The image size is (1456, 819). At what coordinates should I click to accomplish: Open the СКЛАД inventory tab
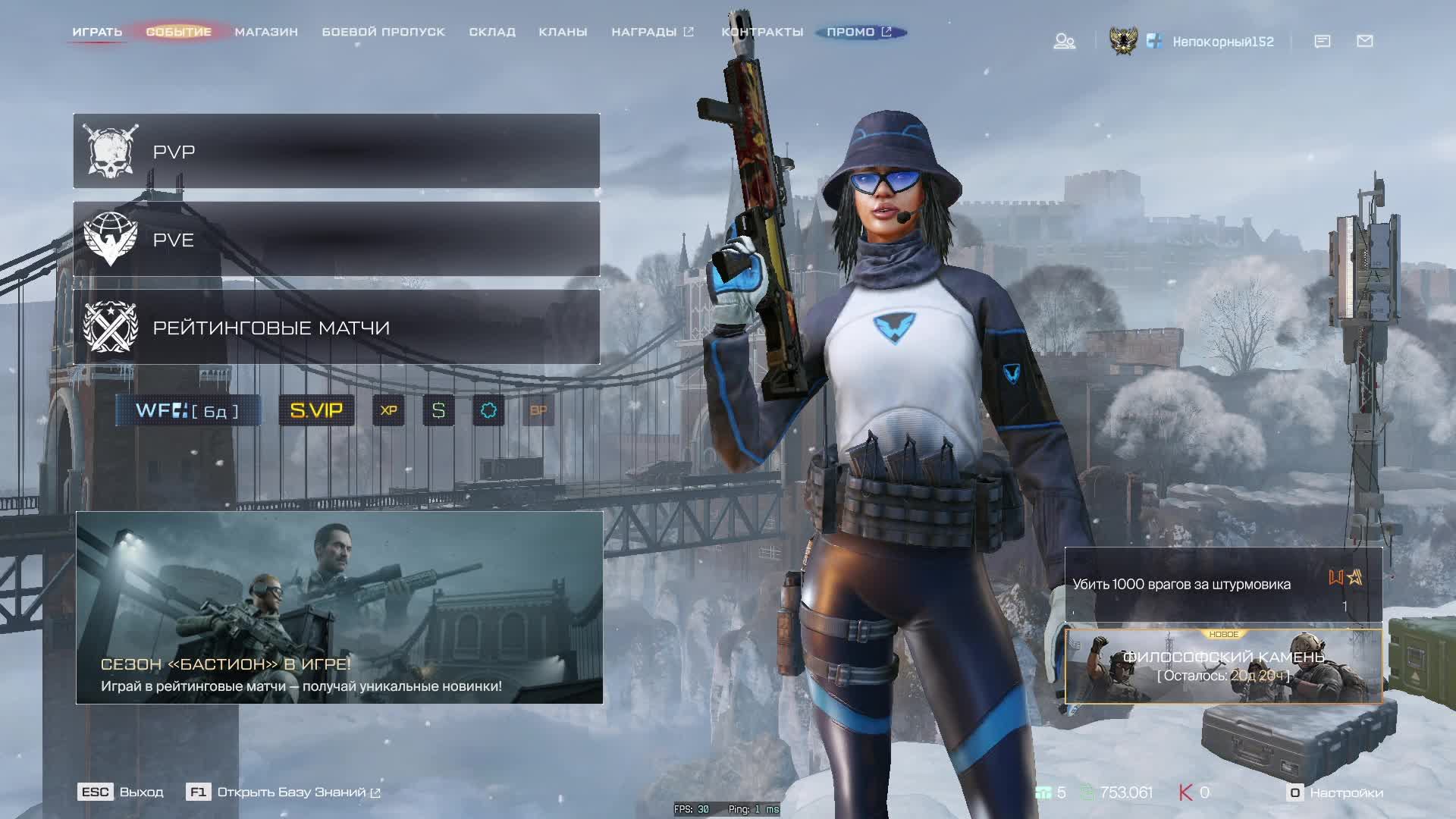coord(492,32)
